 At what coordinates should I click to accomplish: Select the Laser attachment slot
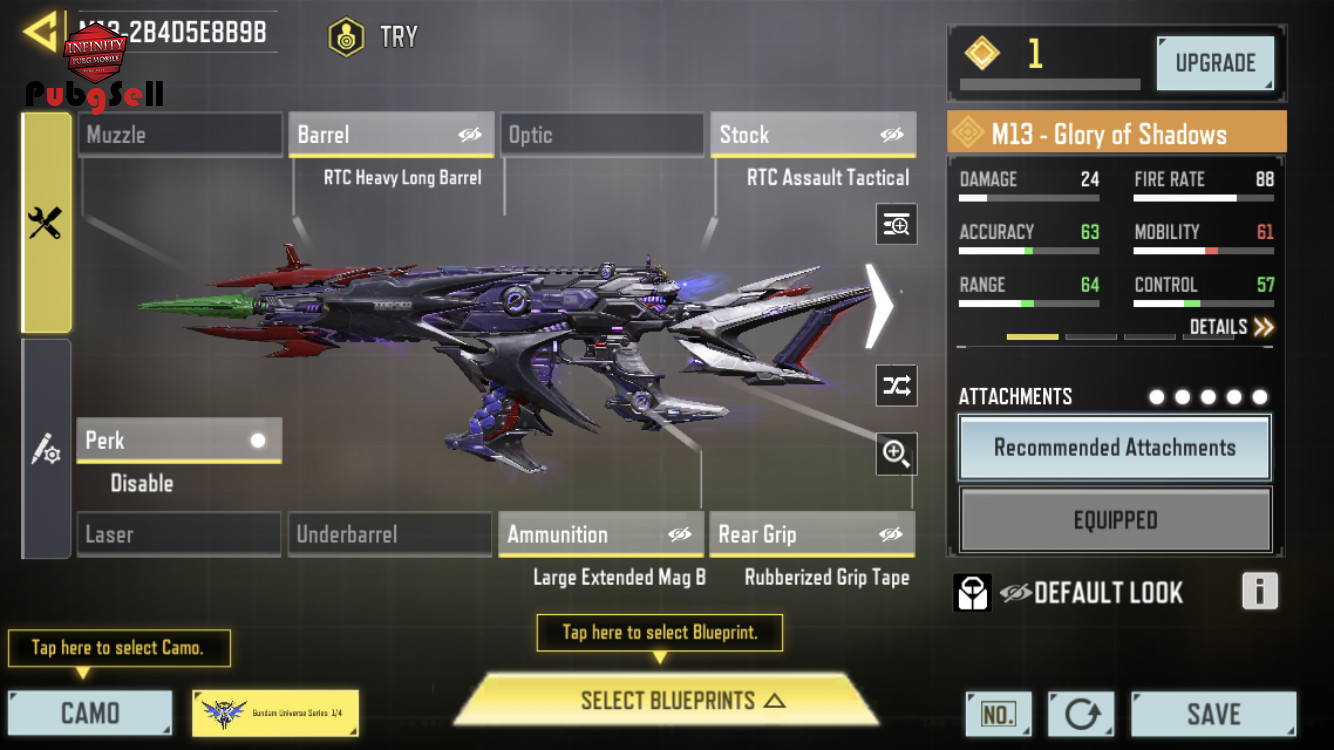(179, 535)
